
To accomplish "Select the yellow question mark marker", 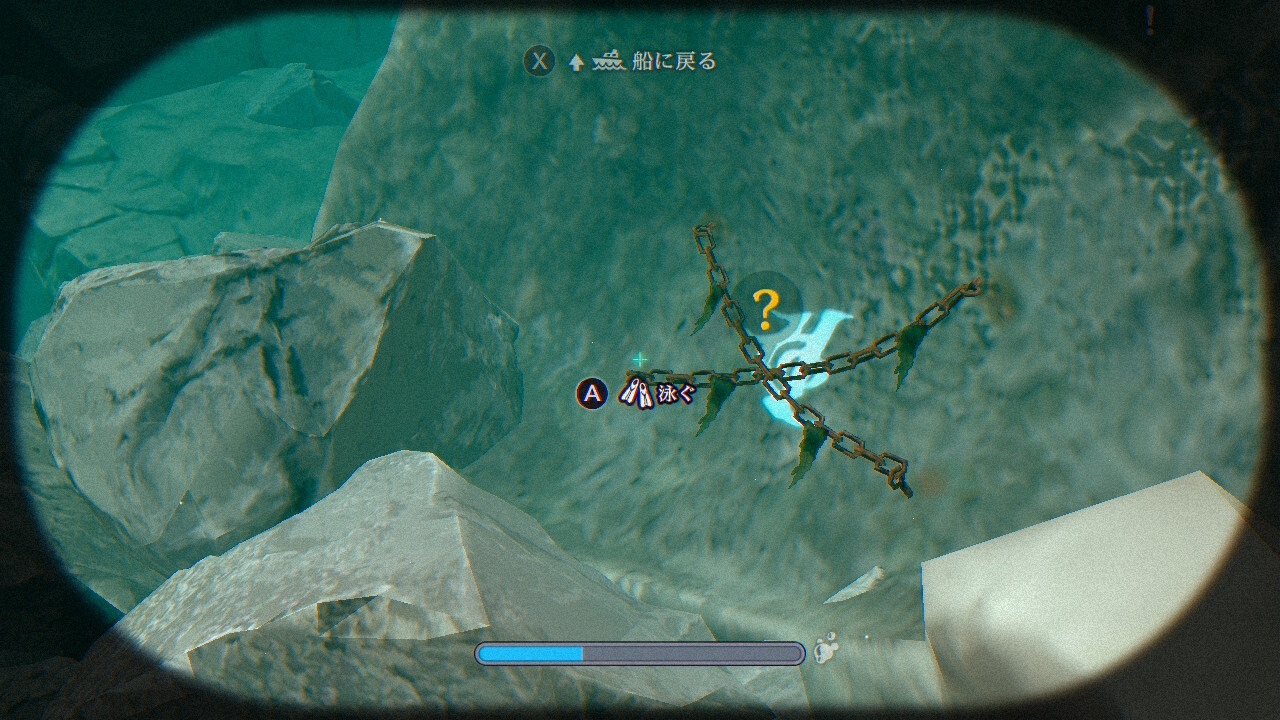I will coord(766,309).
